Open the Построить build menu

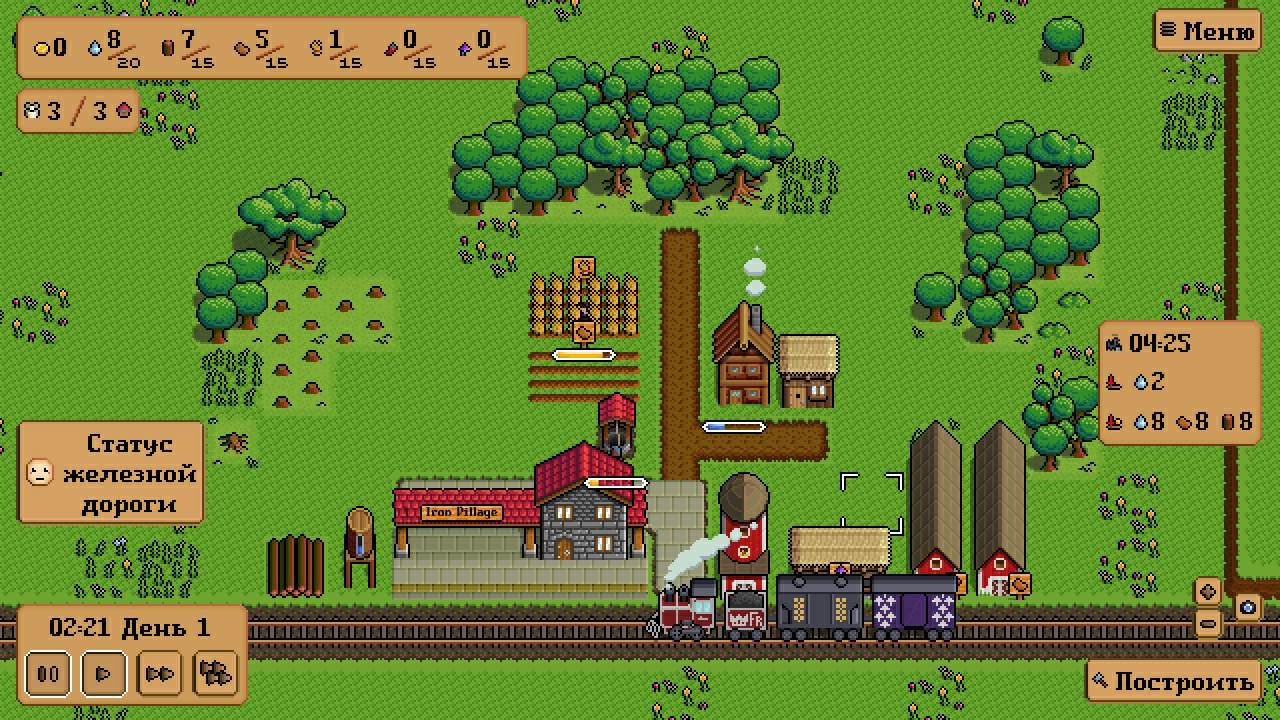click(1173, 682)
